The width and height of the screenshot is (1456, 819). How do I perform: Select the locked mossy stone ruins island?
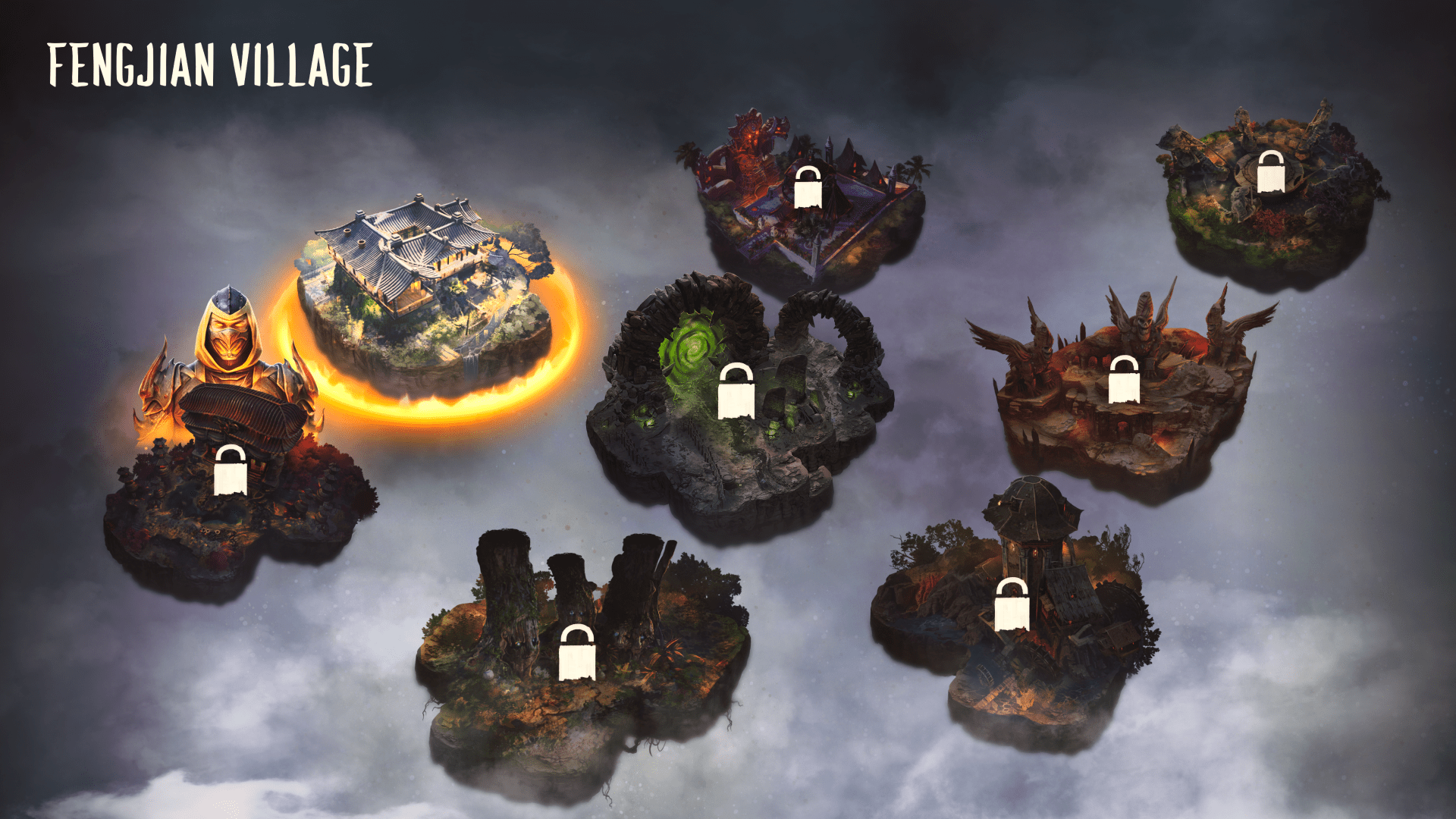pos(1271,171)
